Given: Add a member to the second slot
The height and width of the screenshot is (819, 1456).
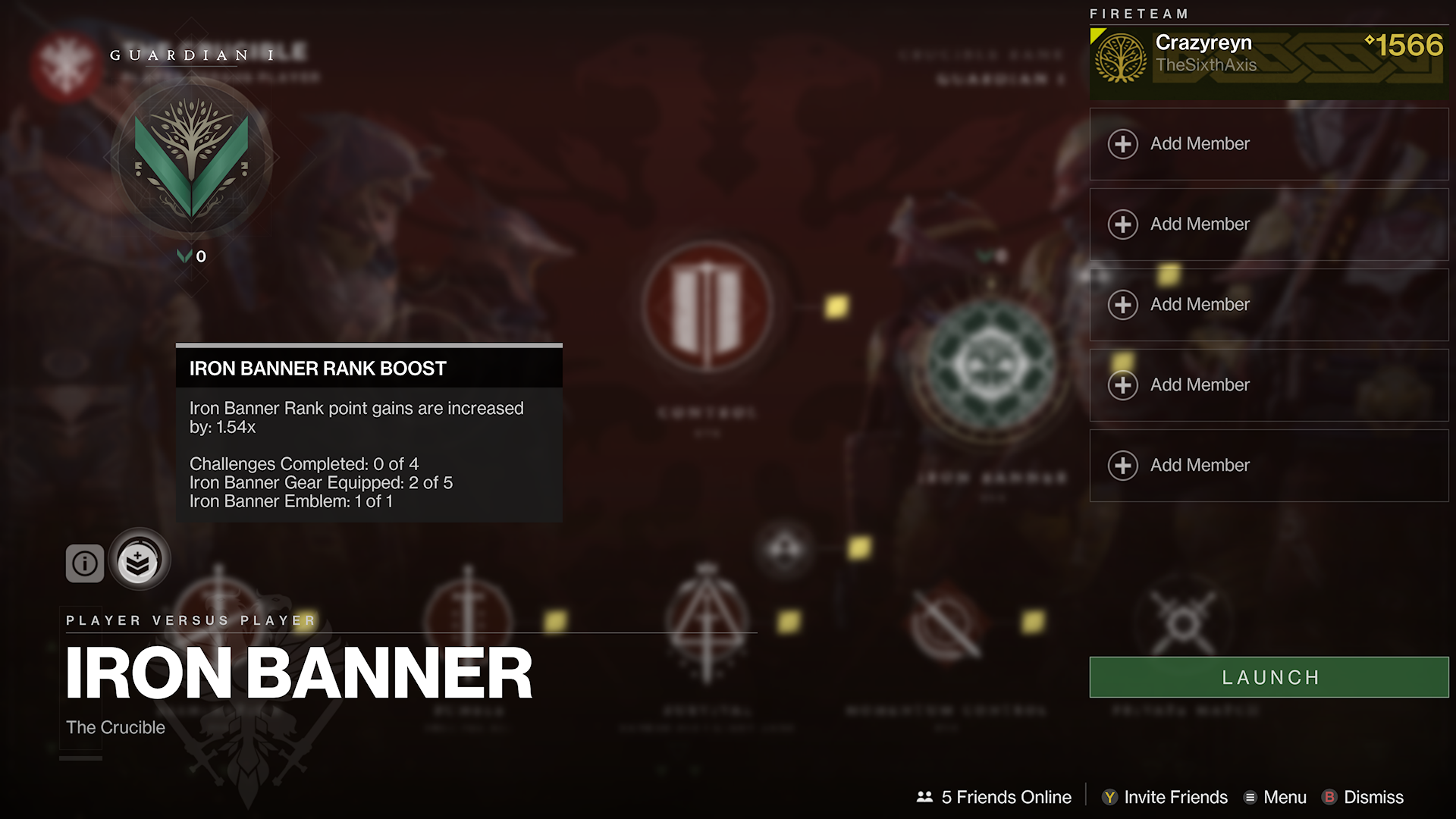Looking at the screenshot, I should pyautogui.click(x=1268, y=224).
